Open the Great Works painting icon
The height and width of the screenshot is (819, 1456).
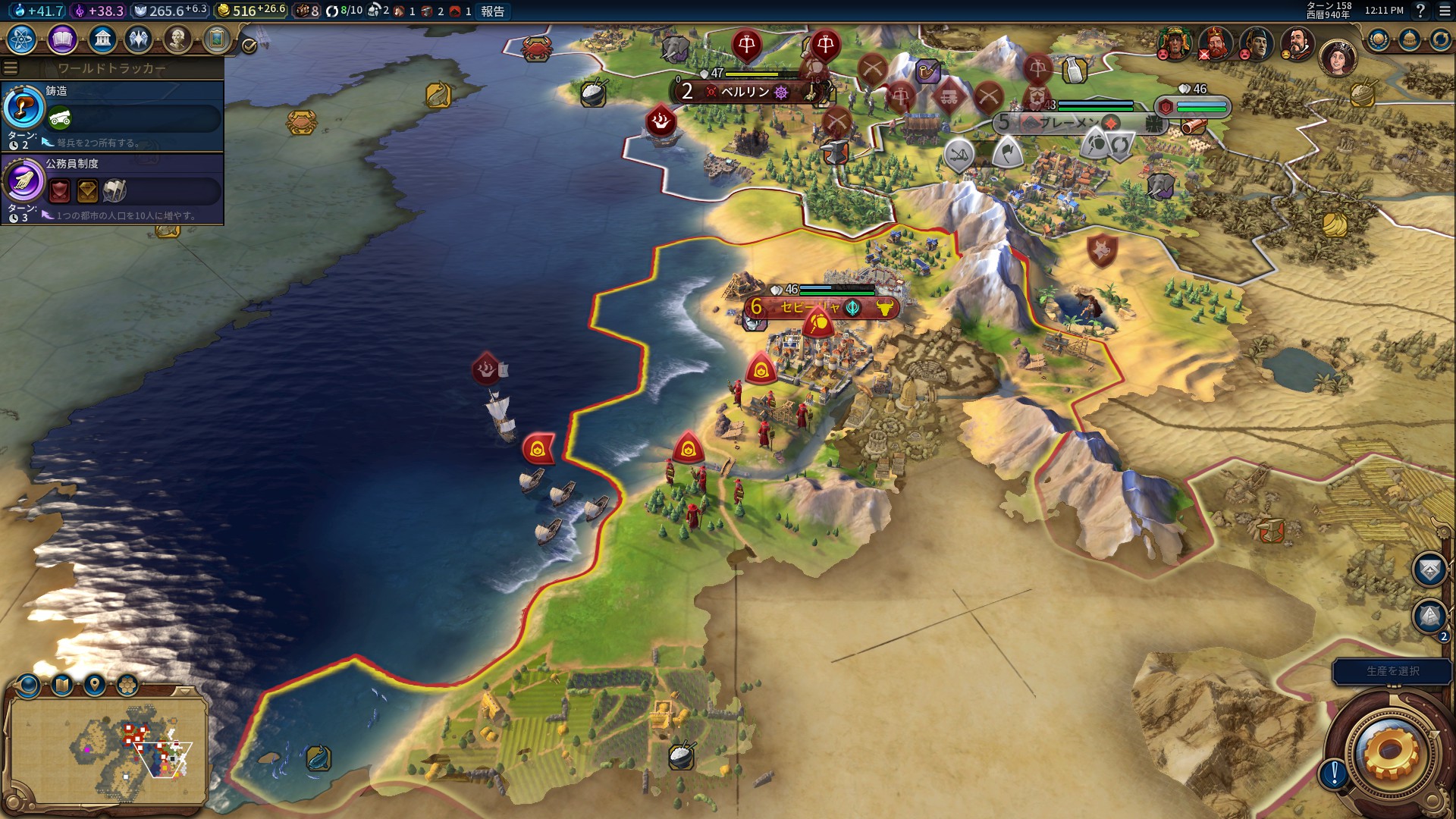216,39
